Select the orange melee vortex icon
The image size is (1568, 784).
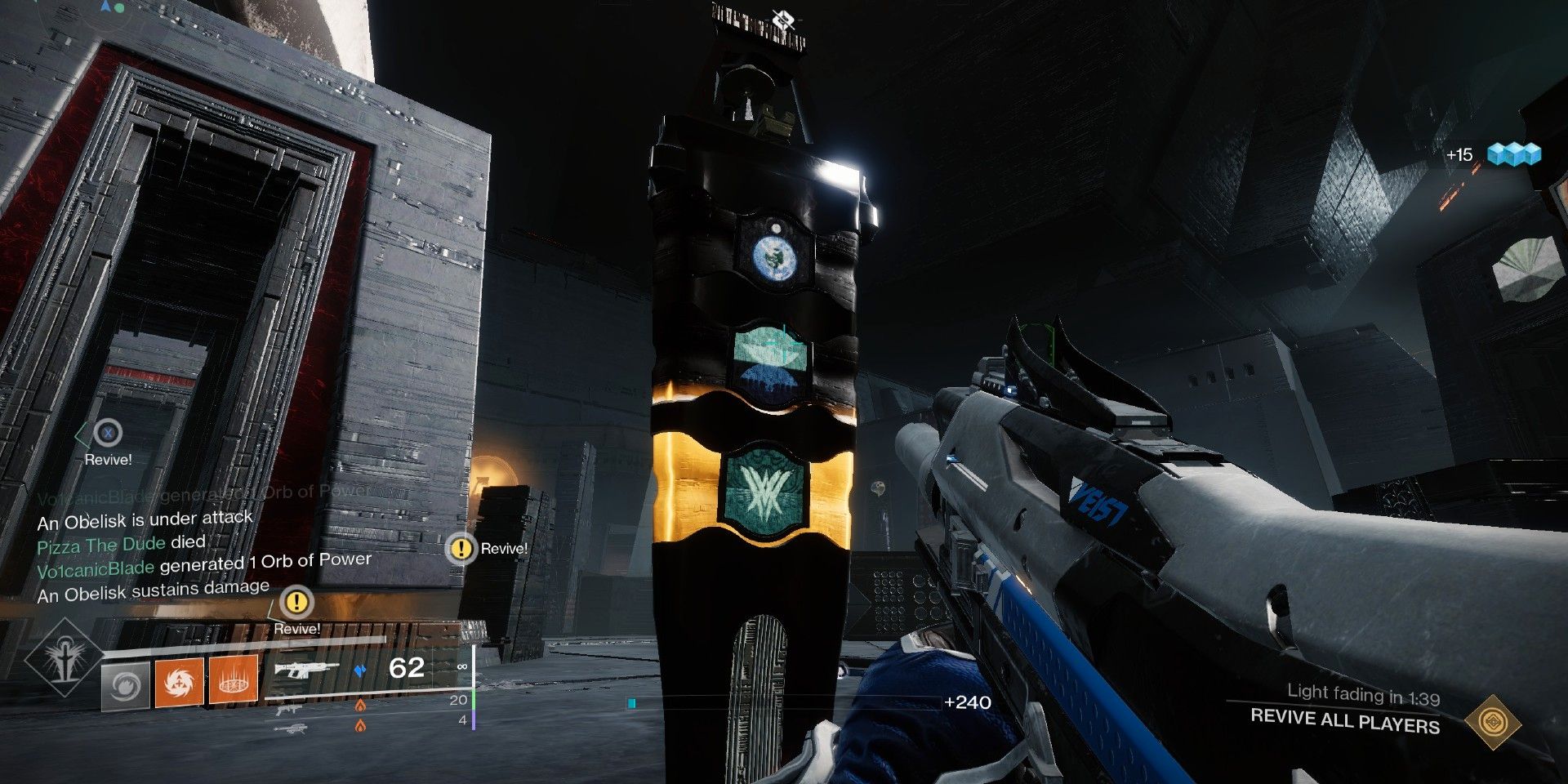(x=180, y=681)
